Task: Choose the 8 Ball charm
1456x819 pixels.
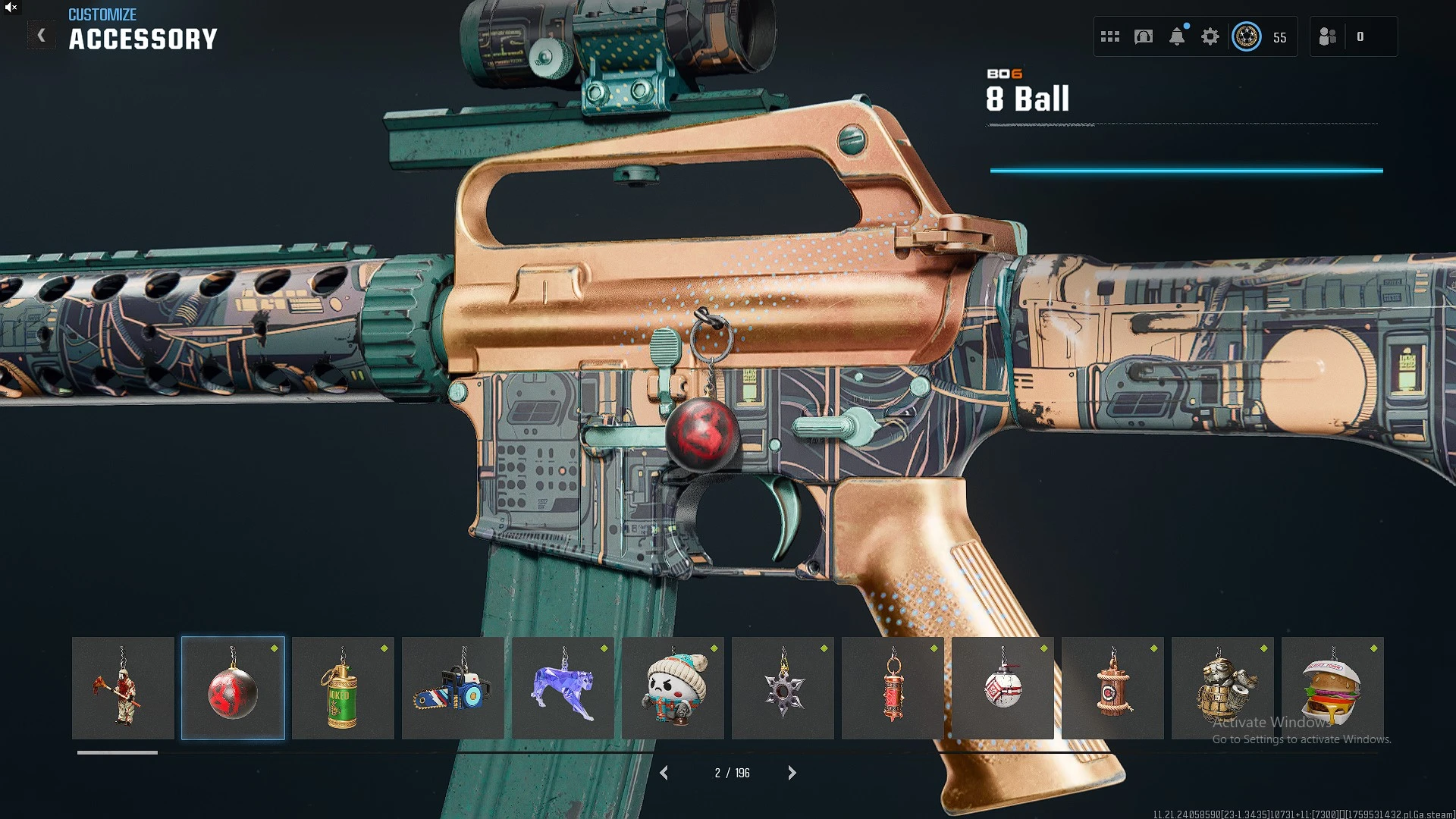Action: tap(233, 689)
